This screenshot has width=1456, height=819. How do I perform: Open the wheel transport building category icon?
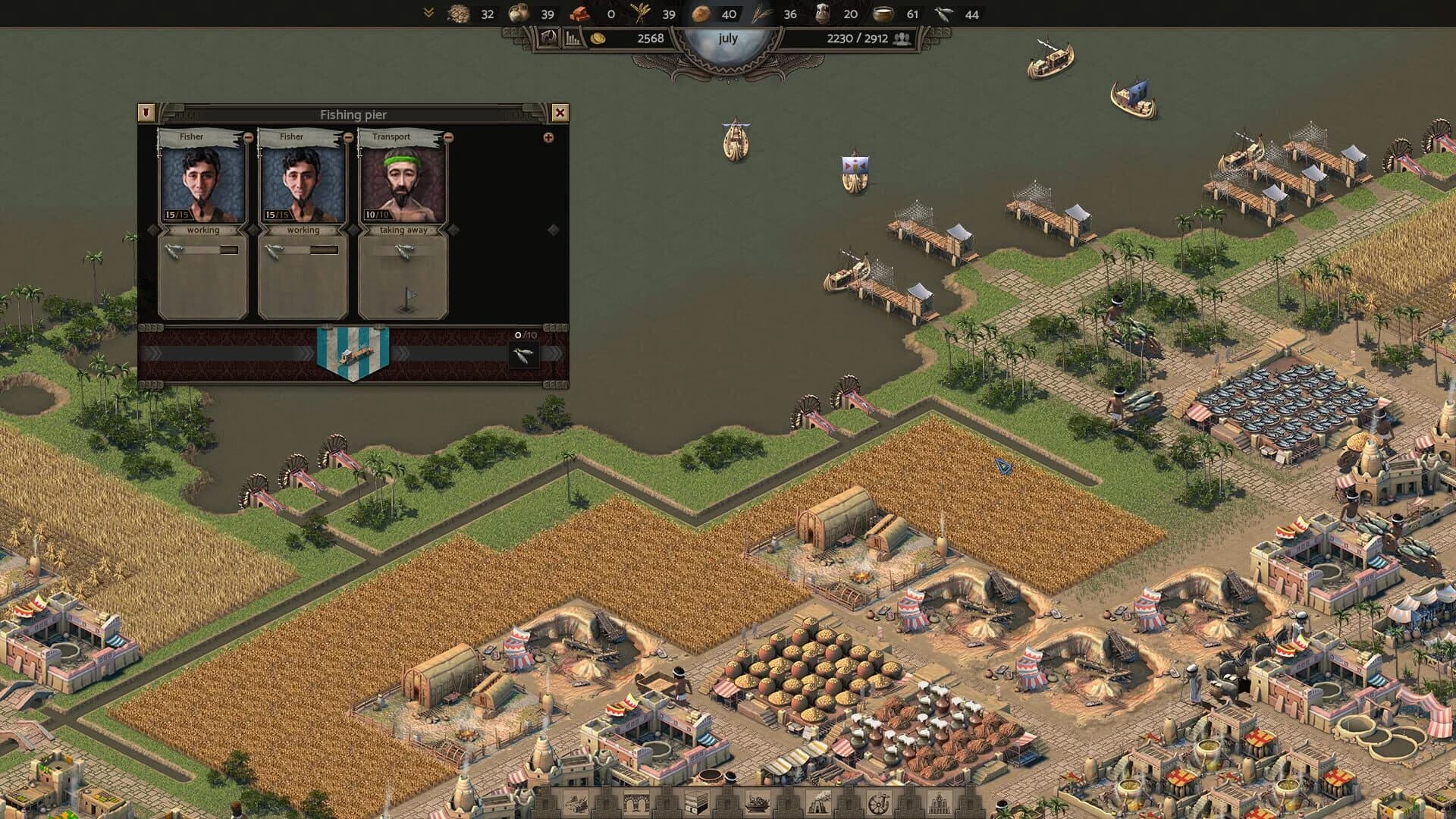click(877, 802)
